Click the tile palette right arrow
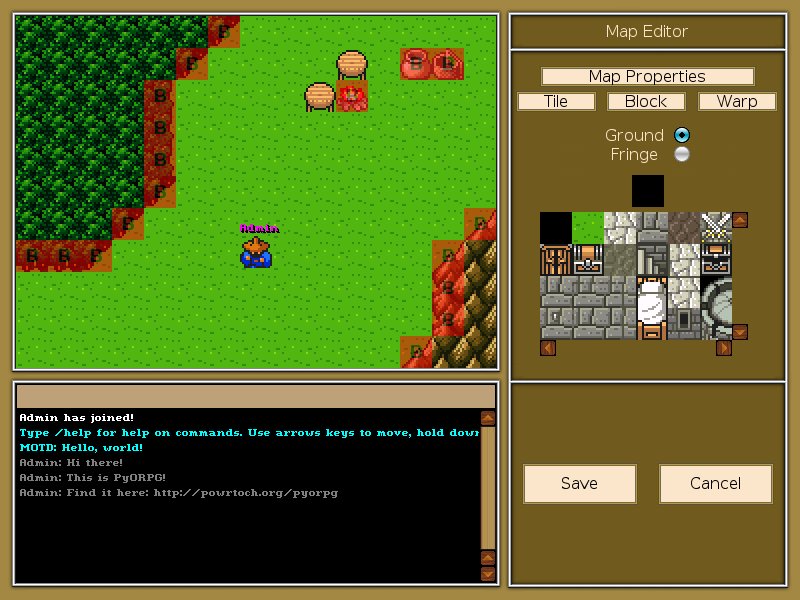The height and width of the screenshot is (600, 800). pos(724,348)
